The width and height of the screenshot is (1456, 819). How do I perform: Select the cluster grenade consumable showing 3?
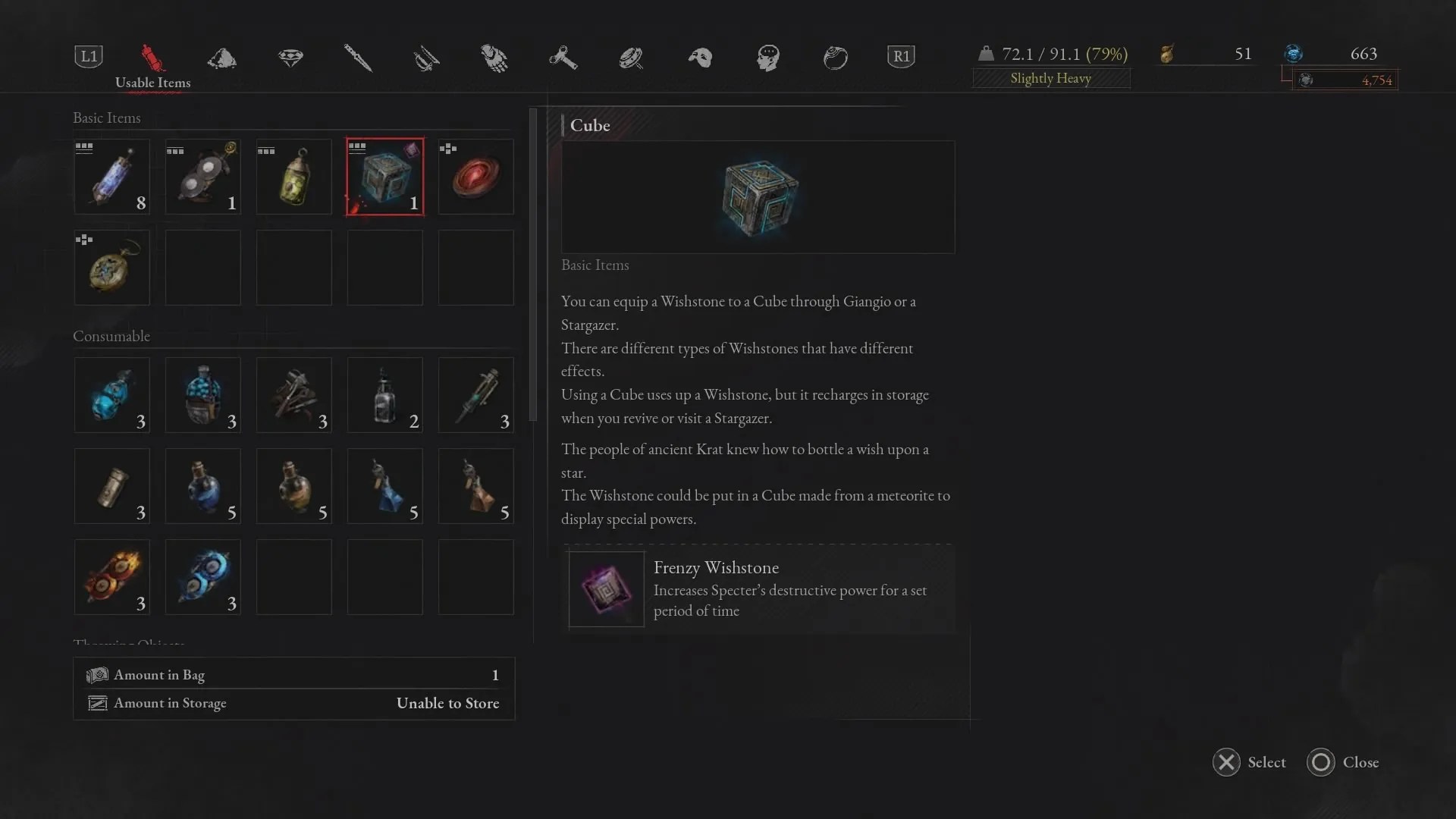[x=293, y=395]
